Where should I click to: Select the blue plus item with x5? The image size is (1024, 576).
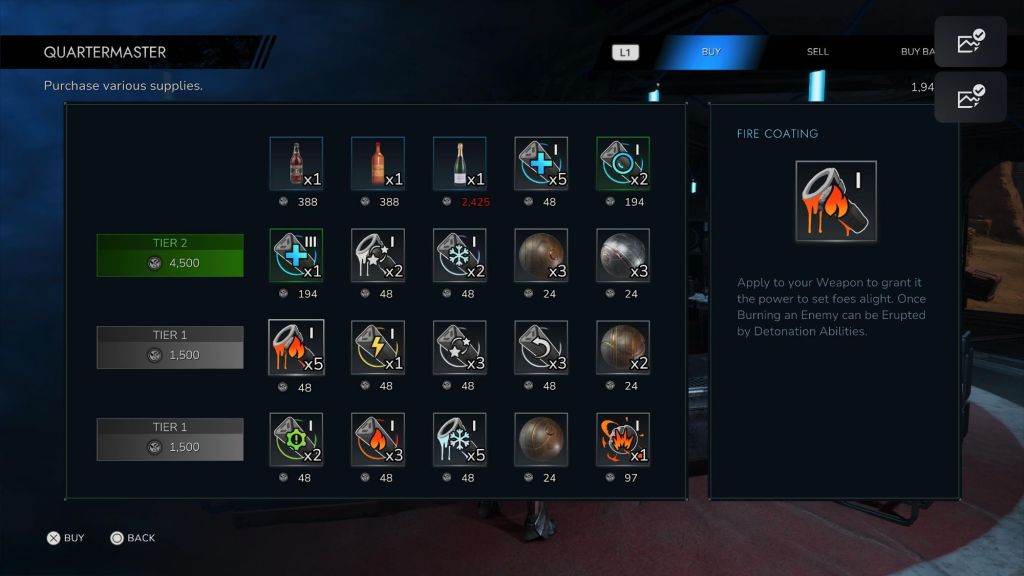[x=541, y=164]
